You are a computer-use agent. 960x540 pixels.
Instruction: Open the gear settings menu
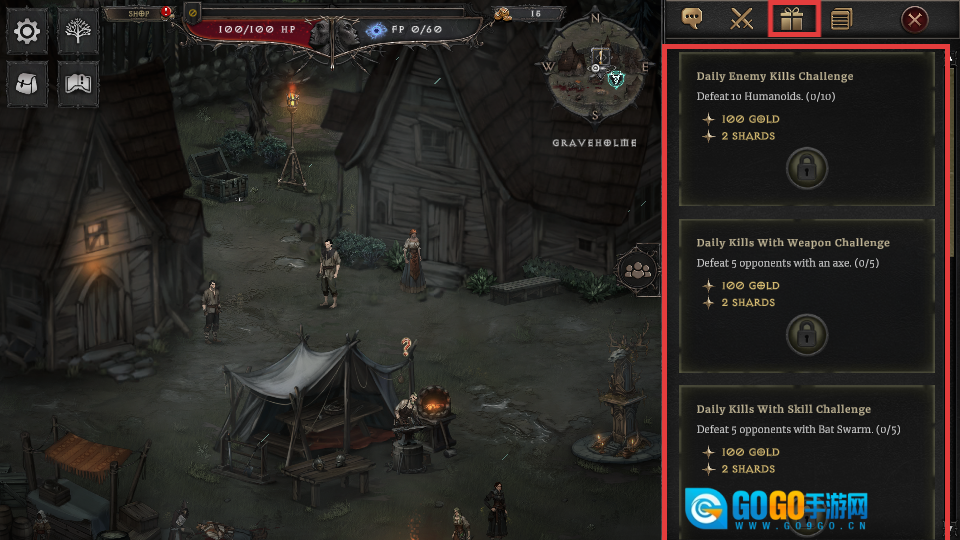(x=27, y=32)
